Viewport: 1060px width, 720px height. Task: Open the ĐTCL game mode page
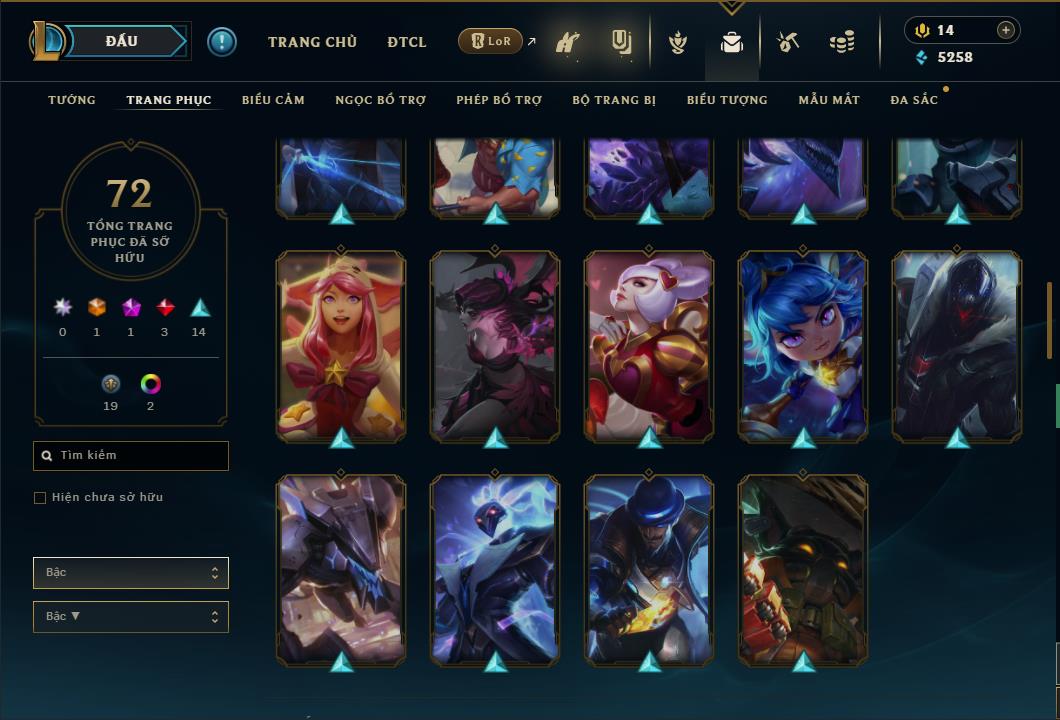coord(407,42)
